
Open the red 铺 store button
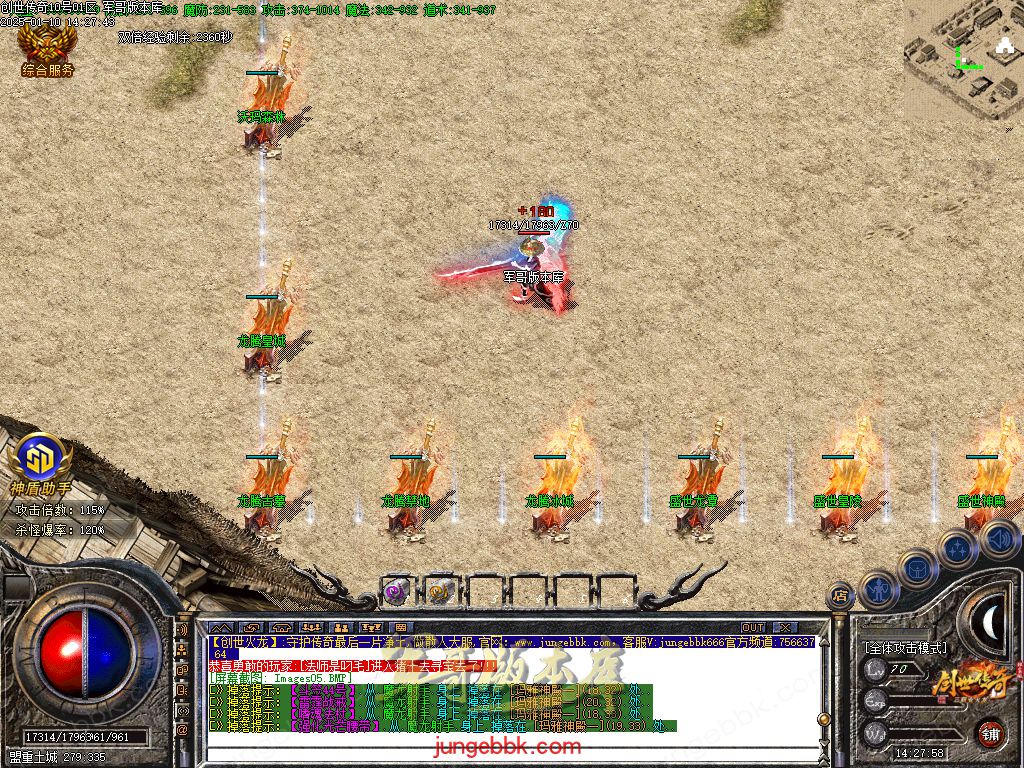pyautogui.click(x=992, y=733)
